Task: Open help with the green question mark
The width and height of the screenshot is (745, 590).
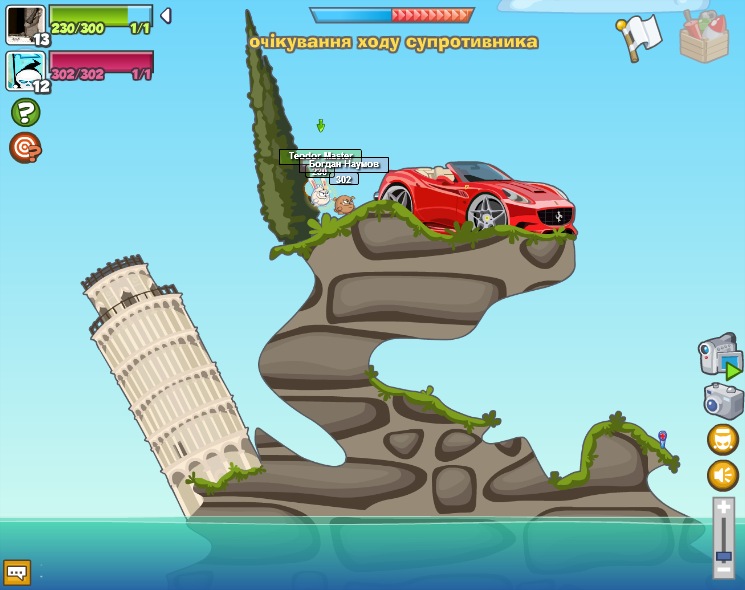Action: (x=25, y=112)
